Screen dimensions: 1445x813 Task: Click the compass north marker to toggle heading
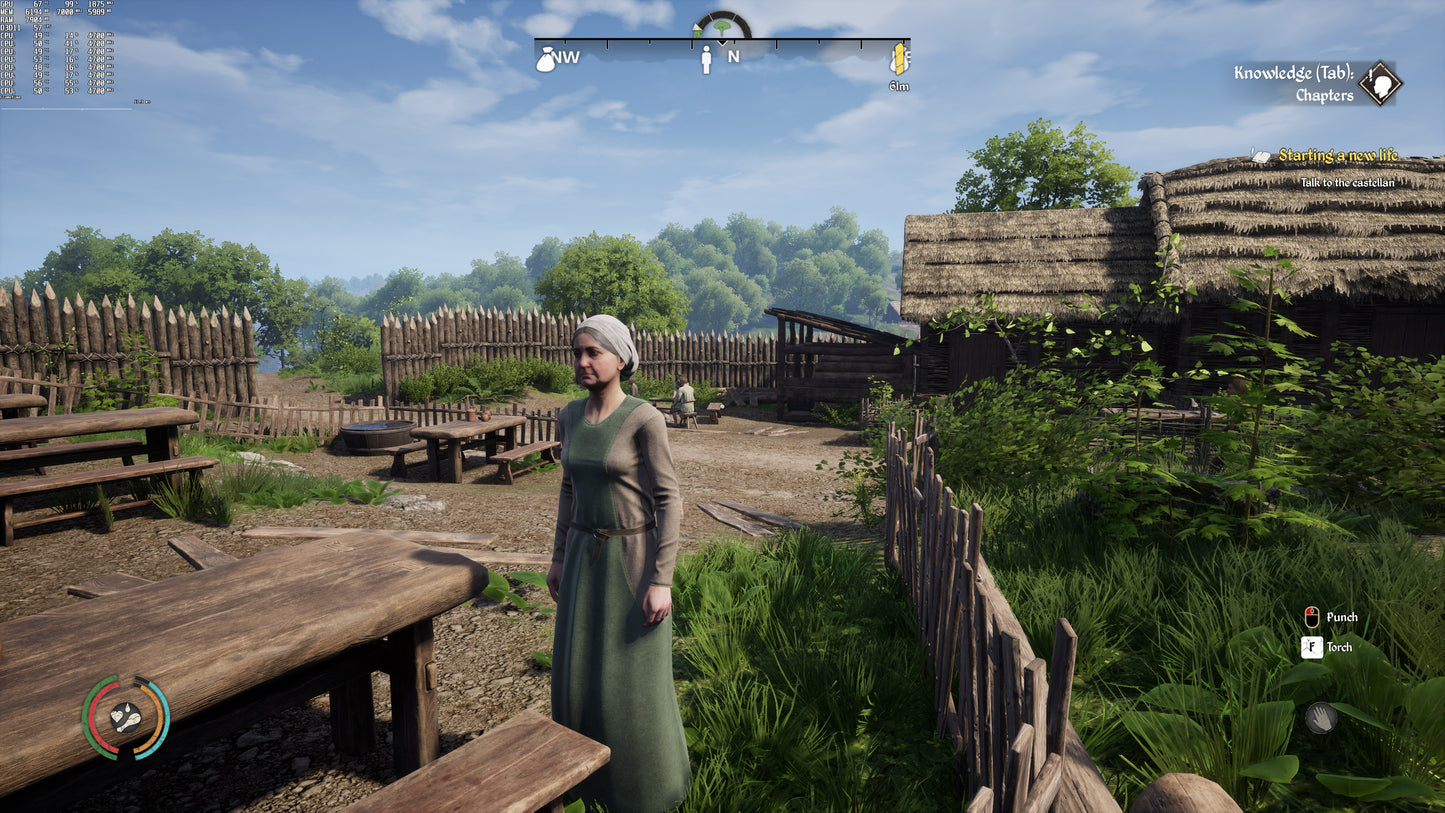733,58
